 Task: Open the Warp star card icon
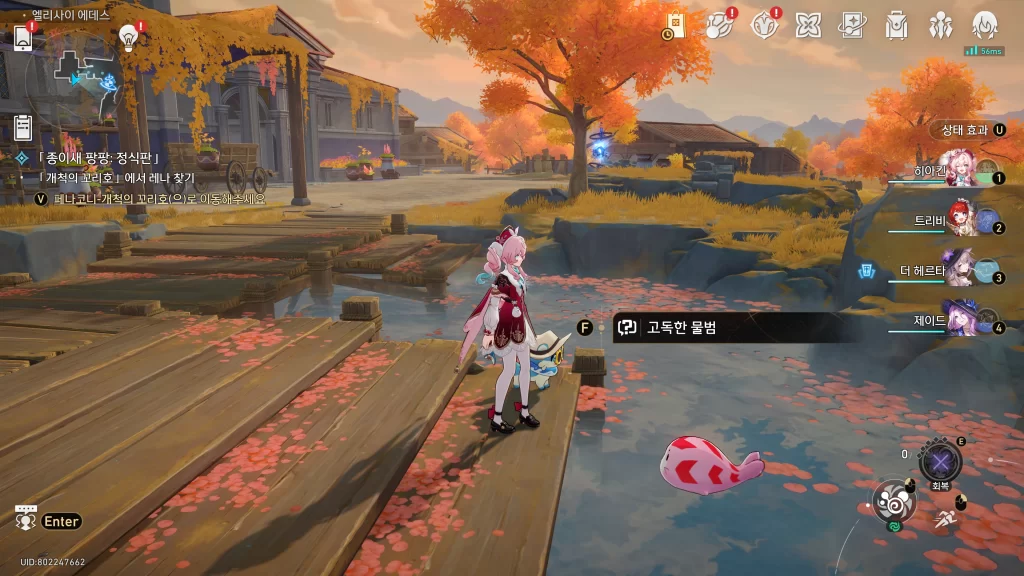pyautogui.click(x=852, y=26)
